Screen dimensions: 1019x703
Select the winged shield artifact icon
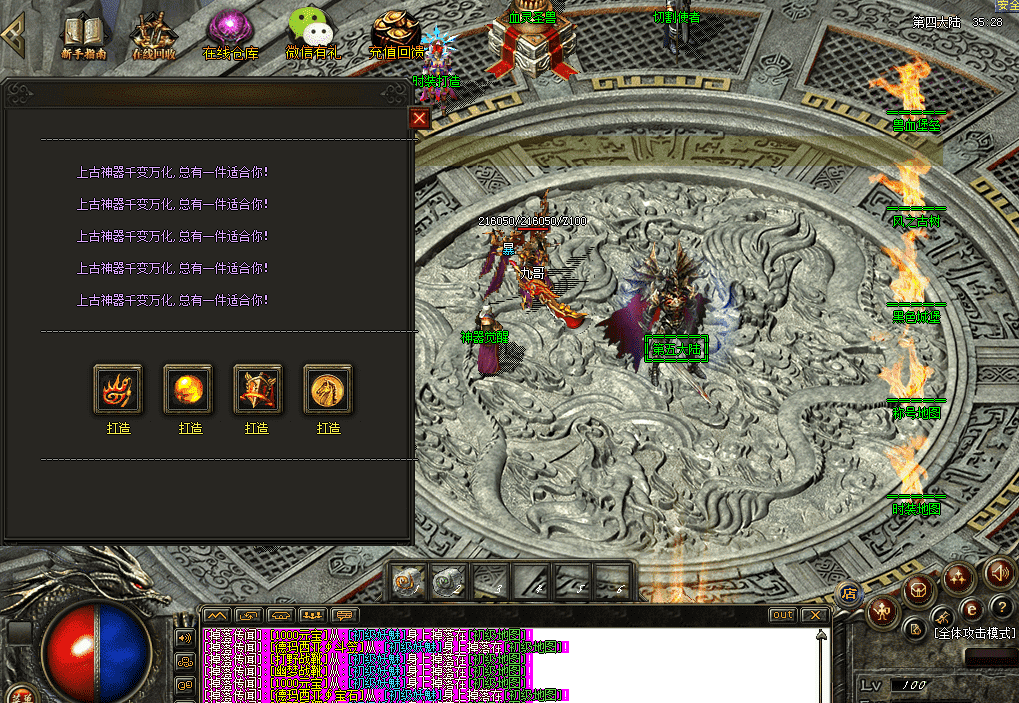(x=258, y=389)
